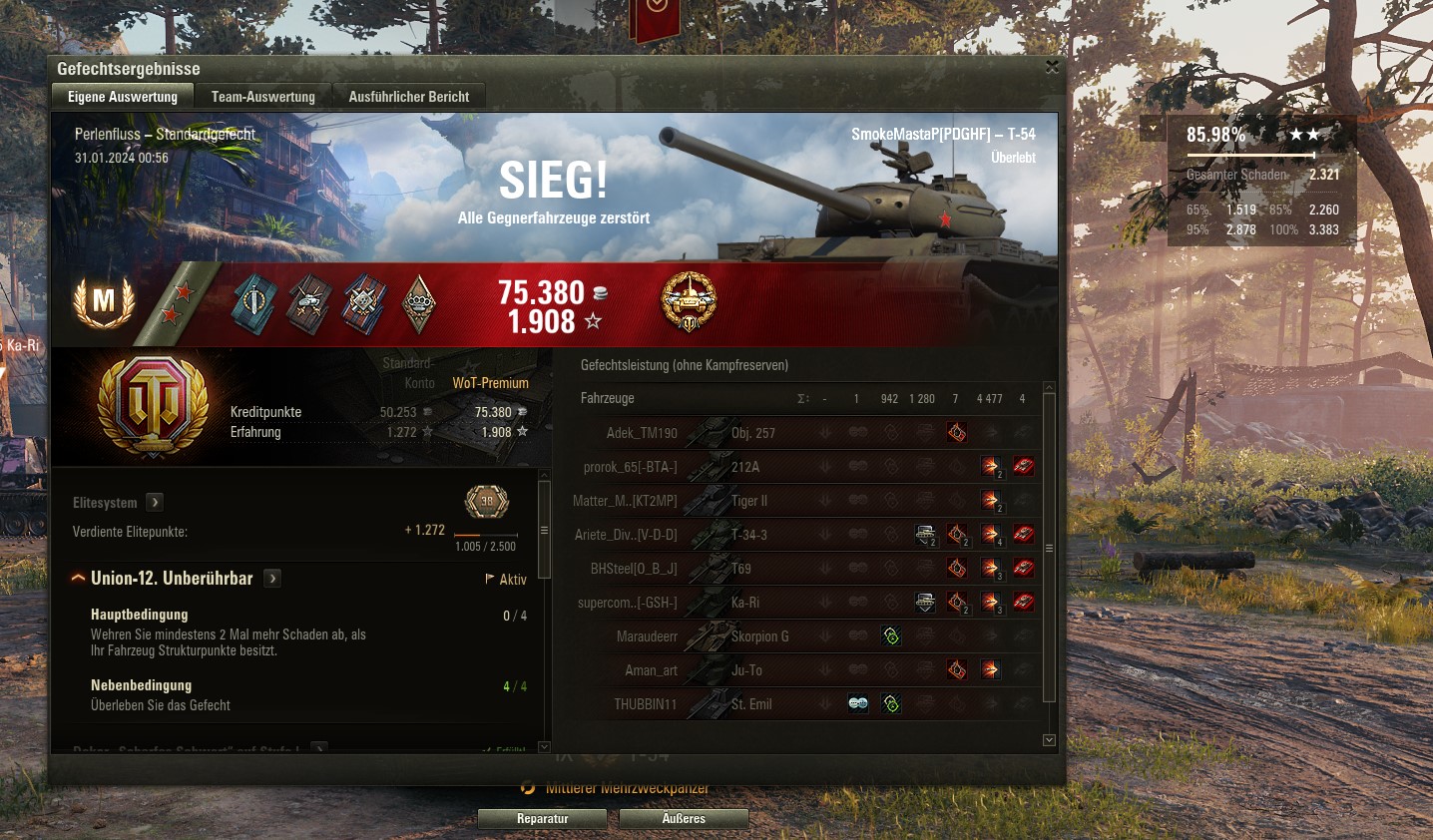The height and width of the screenshot is (840, 1433).
Task: Click the fire damage icon in Adek_TM190's row
Action: point(955,432)
